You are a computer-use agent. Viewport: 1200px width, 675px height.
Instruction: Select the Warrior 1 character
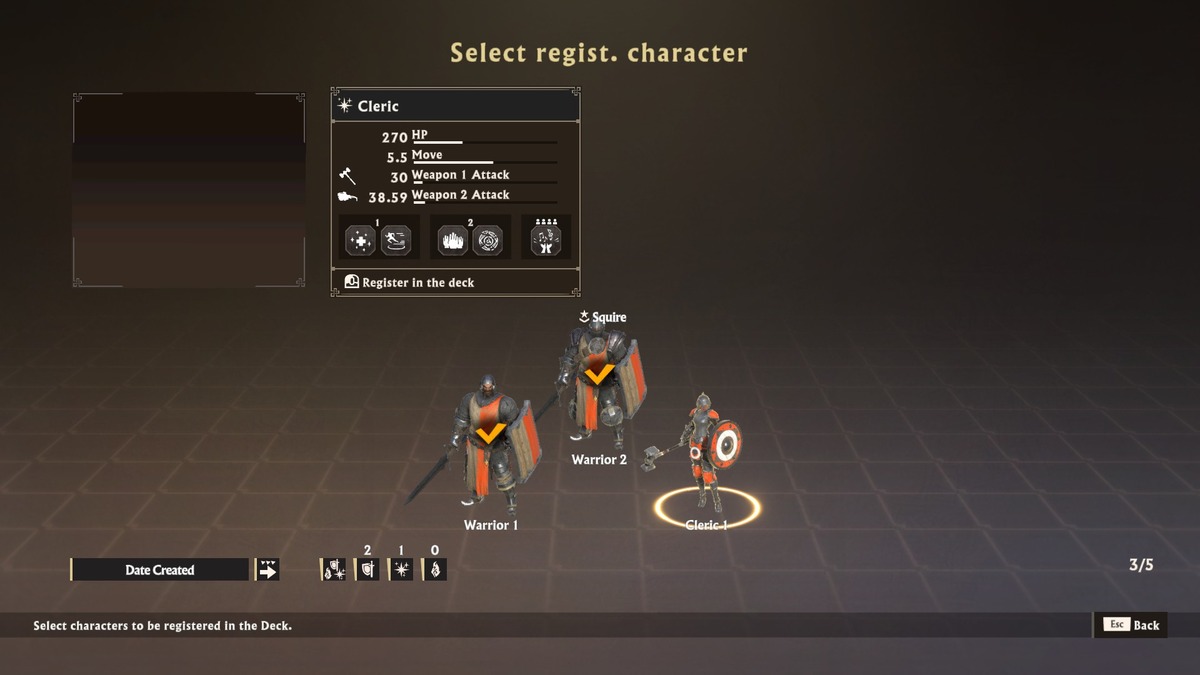coord(490,445)
